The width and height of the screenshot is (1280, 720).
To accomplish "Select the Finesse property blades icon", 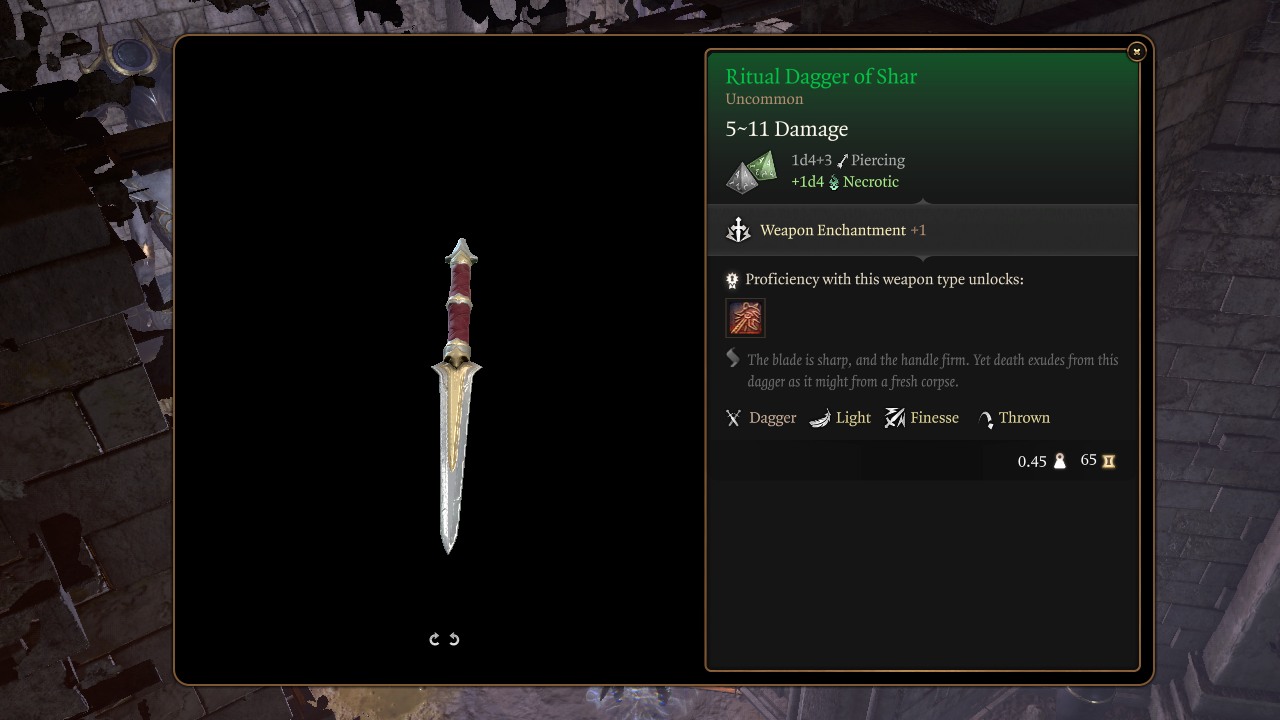I will tap(894, 418).
